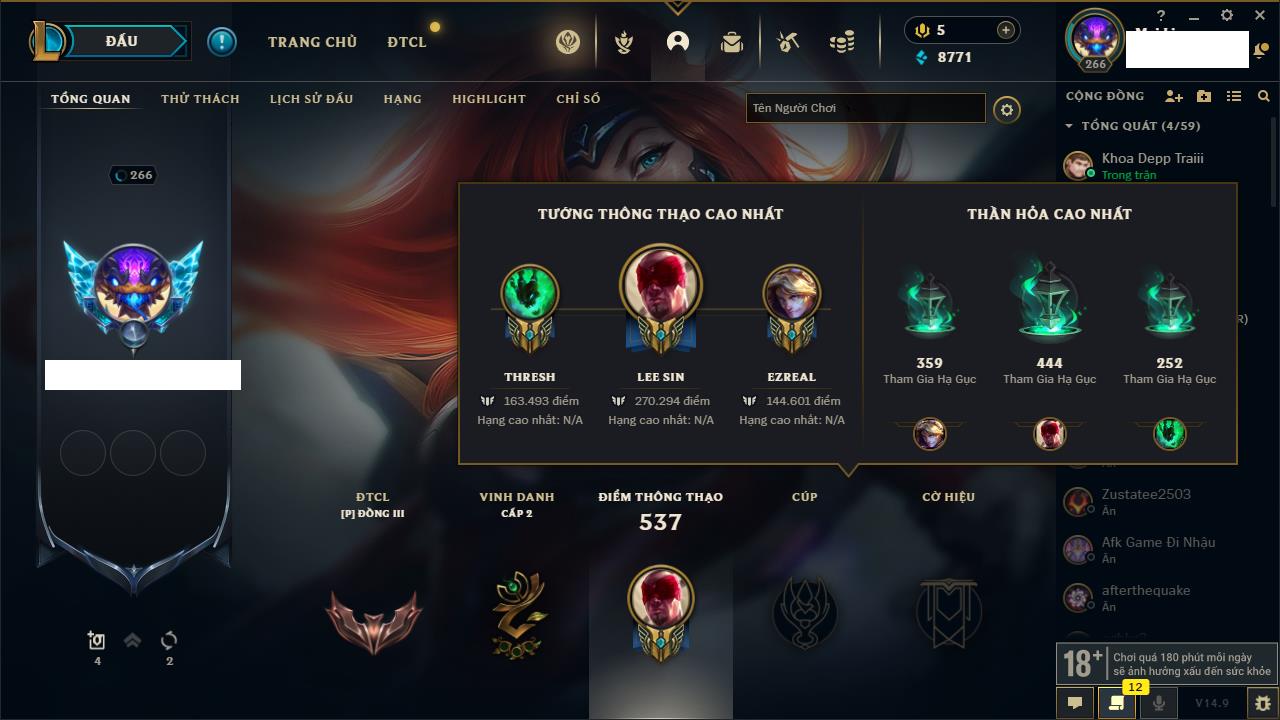View the CHỈ SỐ stats tab
The width and height of the screenshot is (1280, 720).
tap(578, 99)
